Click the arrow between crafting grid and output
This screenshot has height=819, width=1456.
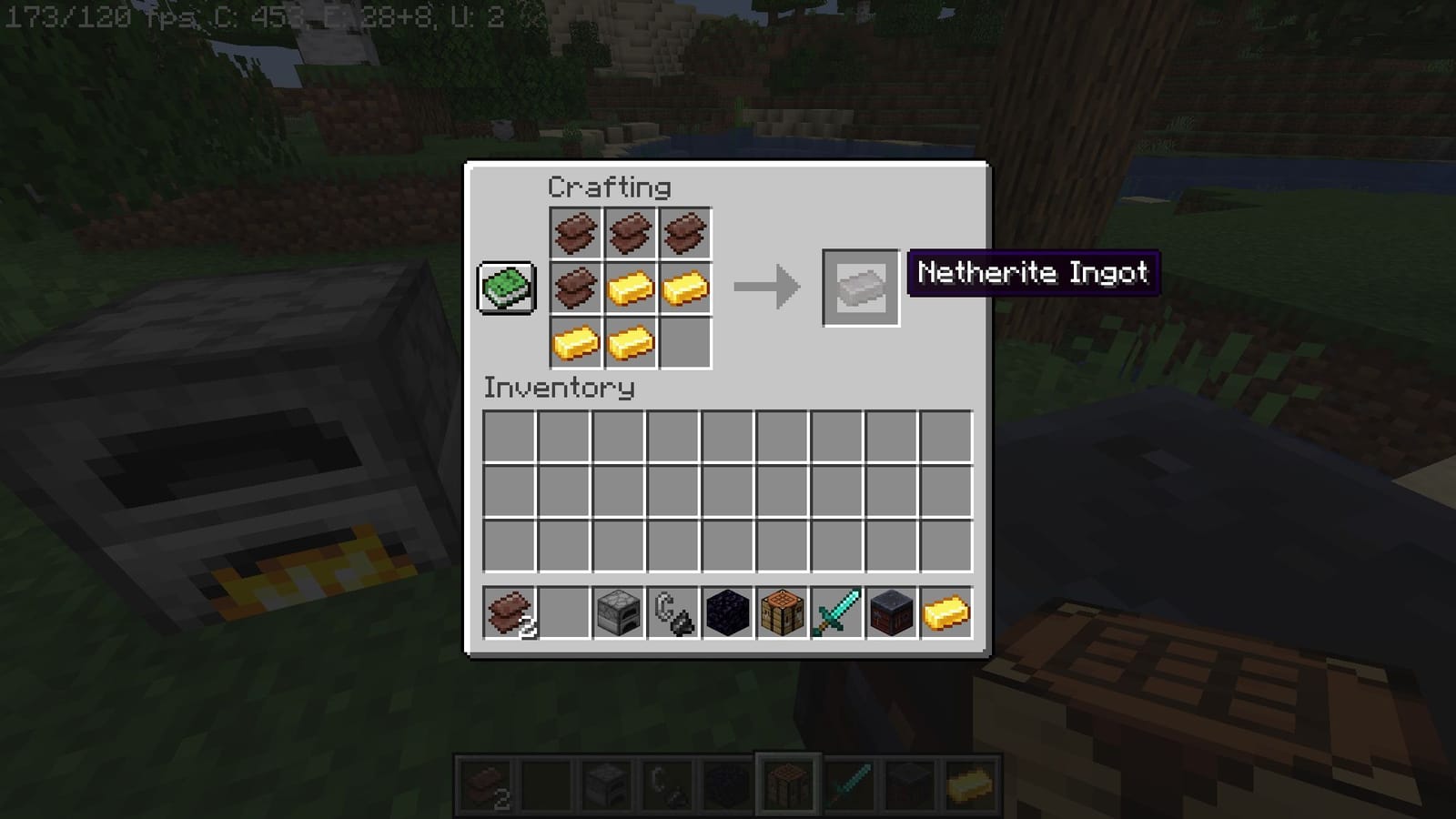pyautogui.click(x=764, y=287)
